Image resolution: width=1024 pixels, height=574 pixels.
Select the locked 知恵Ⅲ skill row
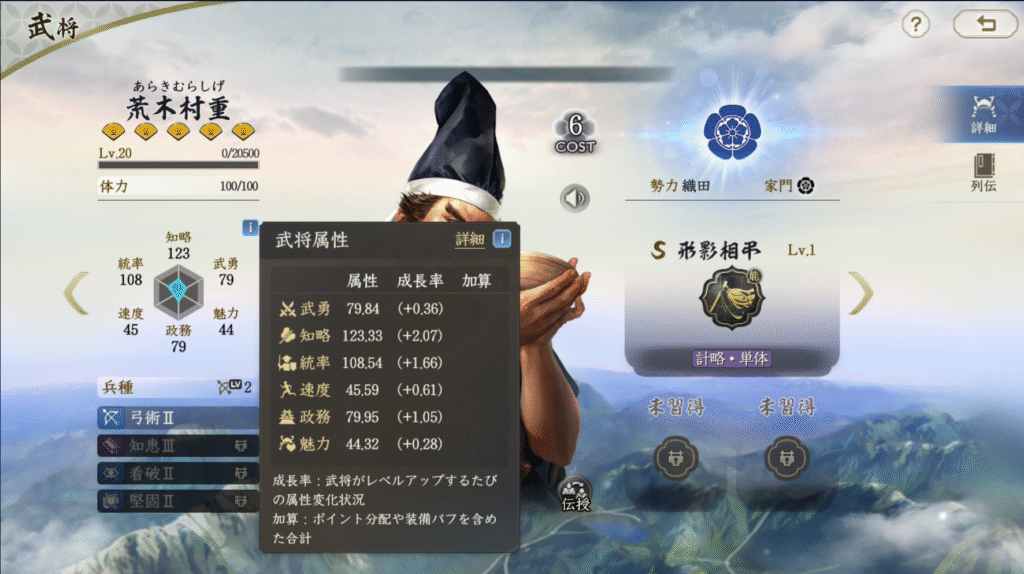(165, 445)
